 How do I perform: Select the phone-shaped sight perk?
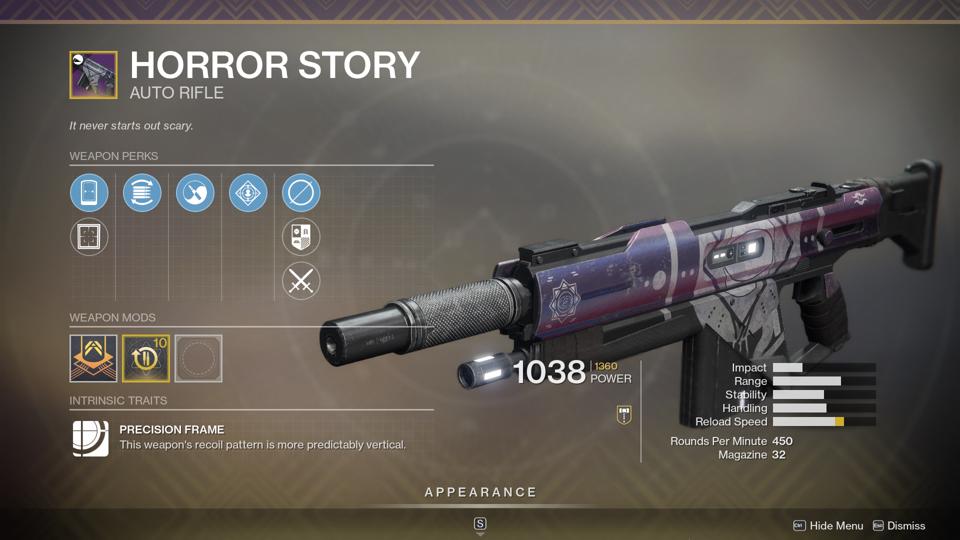89,192
